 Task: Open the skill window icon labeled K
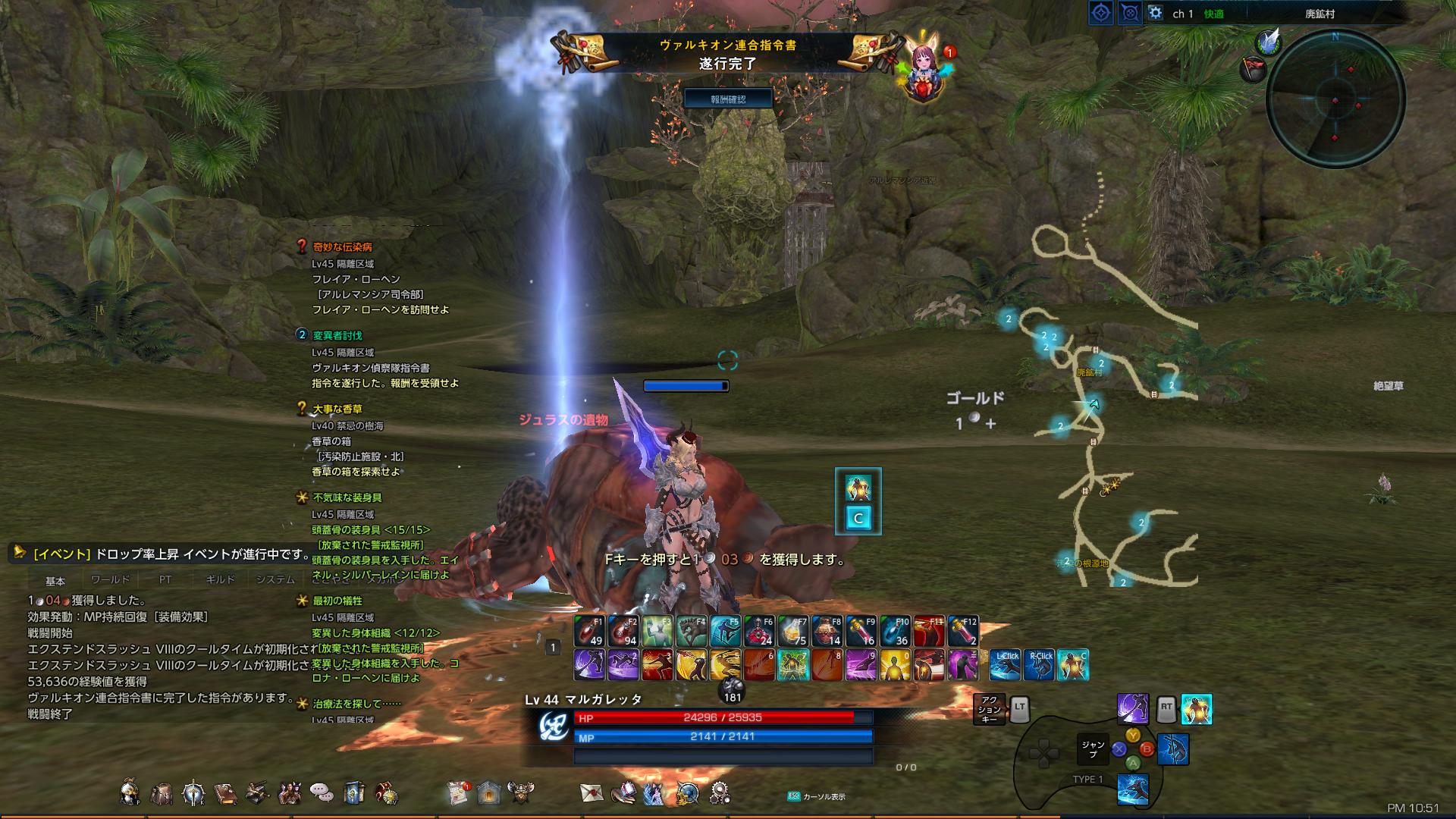(x=194, y=791)
